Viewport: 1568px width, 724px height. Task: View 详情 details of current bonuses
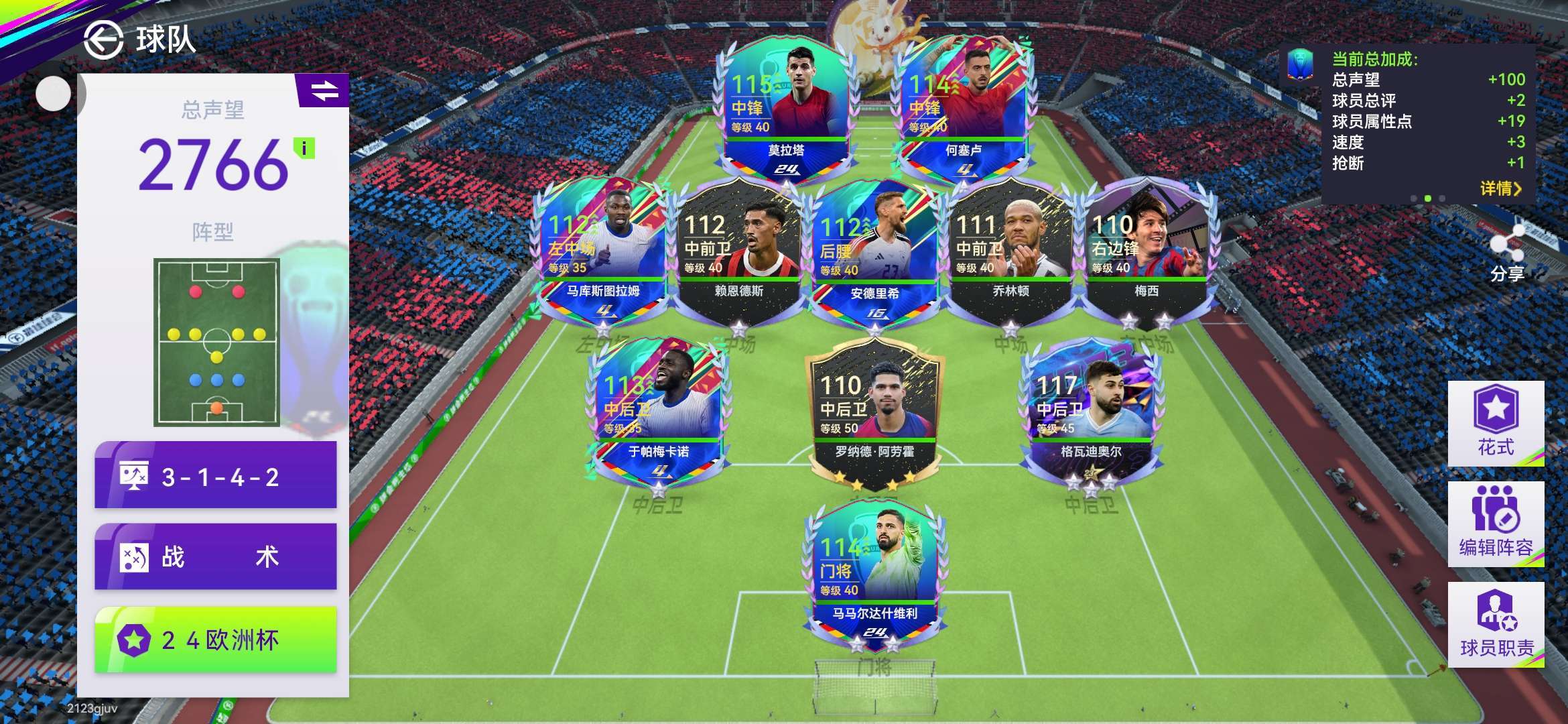click(x=1500, y=188)
